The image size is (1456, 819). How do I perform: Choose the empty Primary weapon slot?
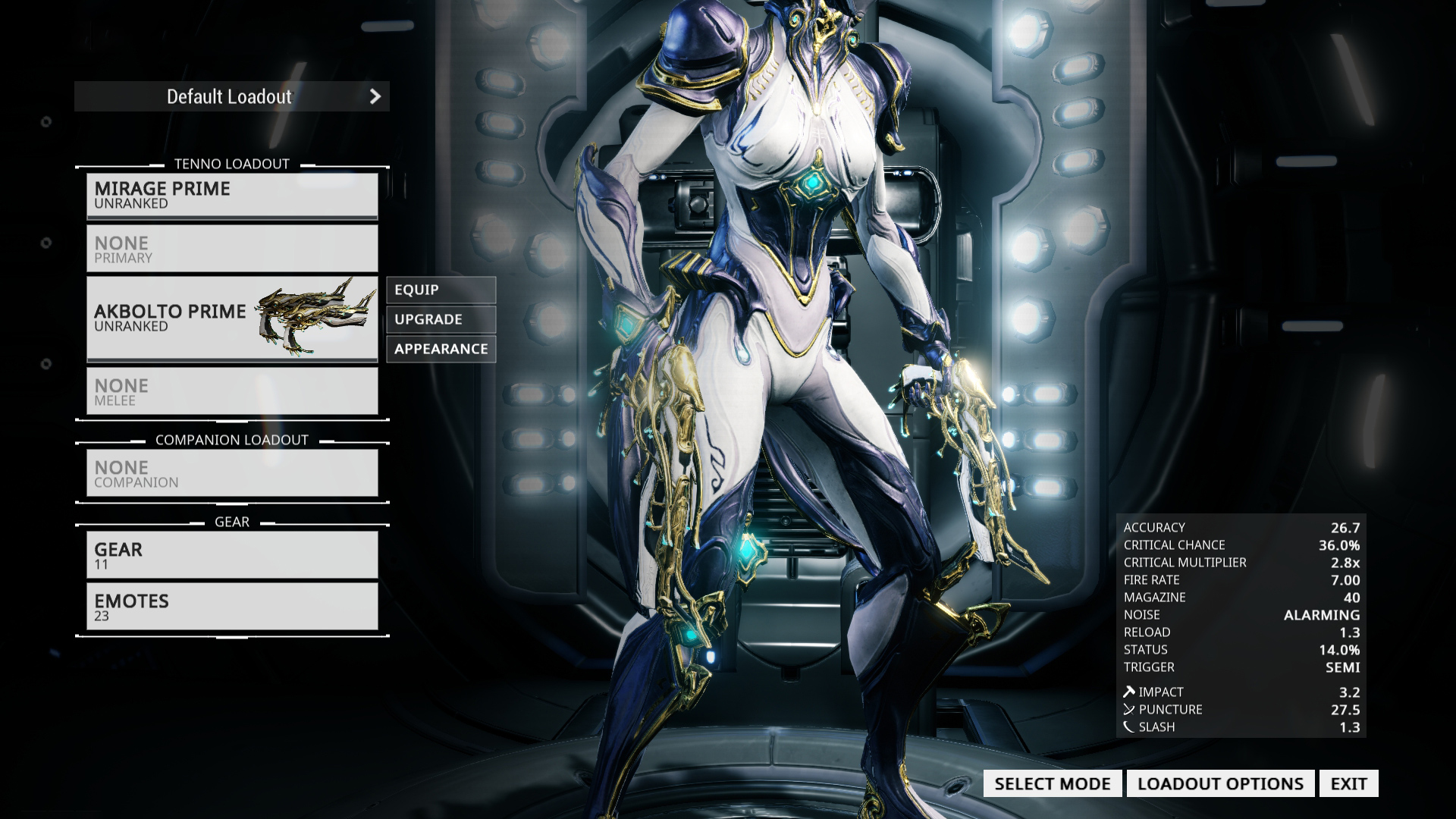[x=231, y=248]
